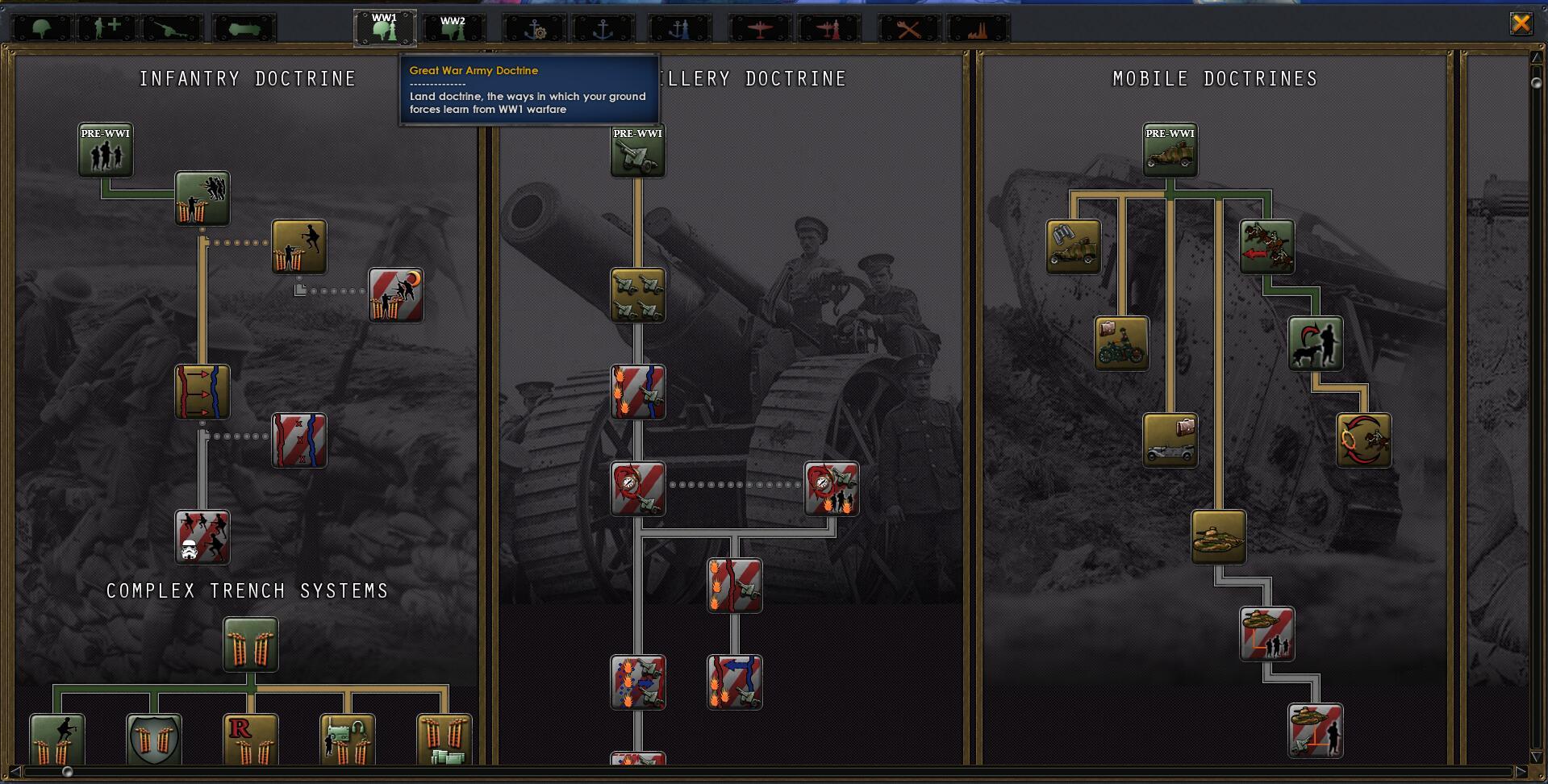Select the four-cannon artillery battery doctrine
The width and height of the screenshot is (1548, 784).
point(638,295)
